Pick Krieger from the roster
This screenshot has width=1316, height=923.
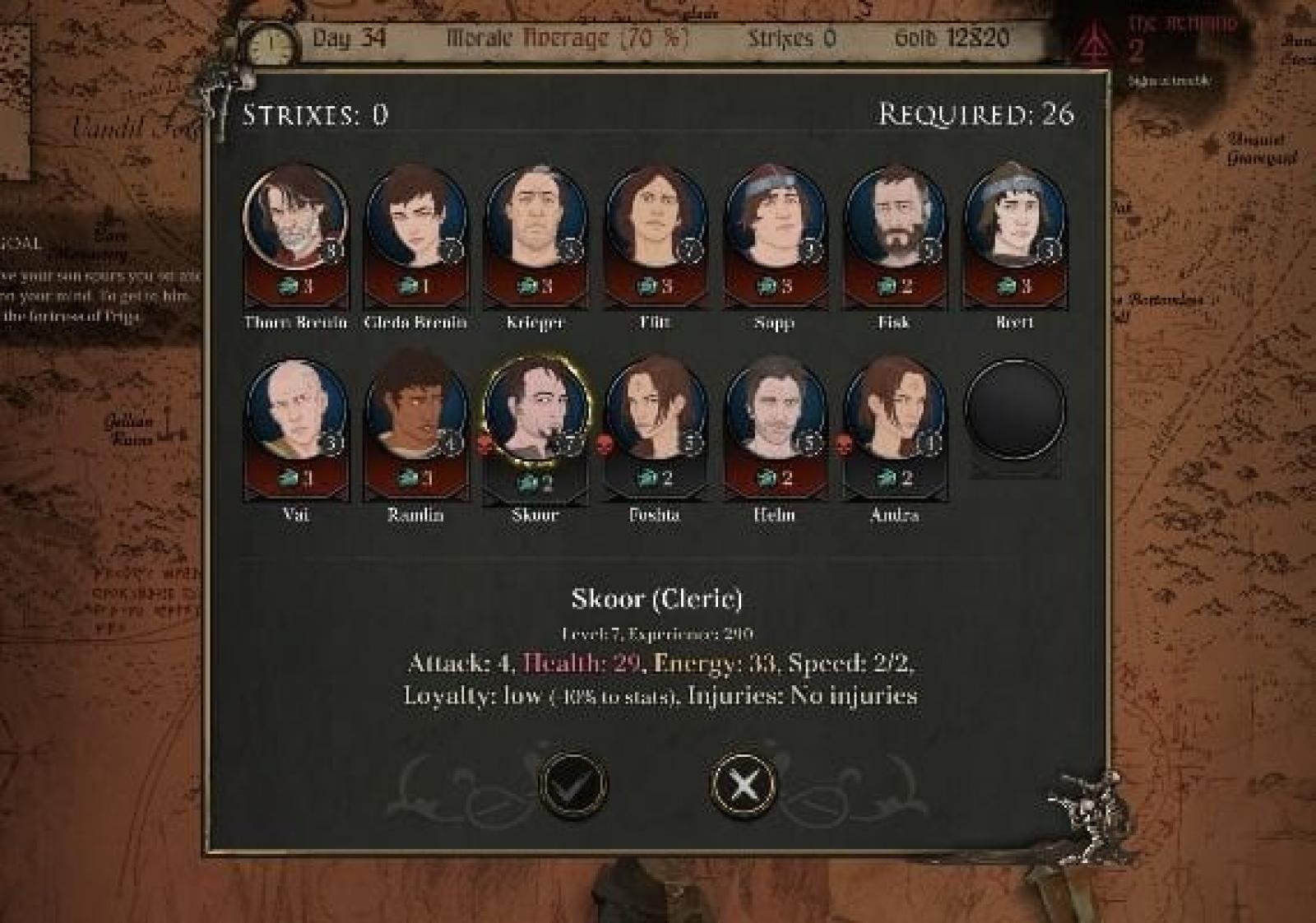click(535, 217)
